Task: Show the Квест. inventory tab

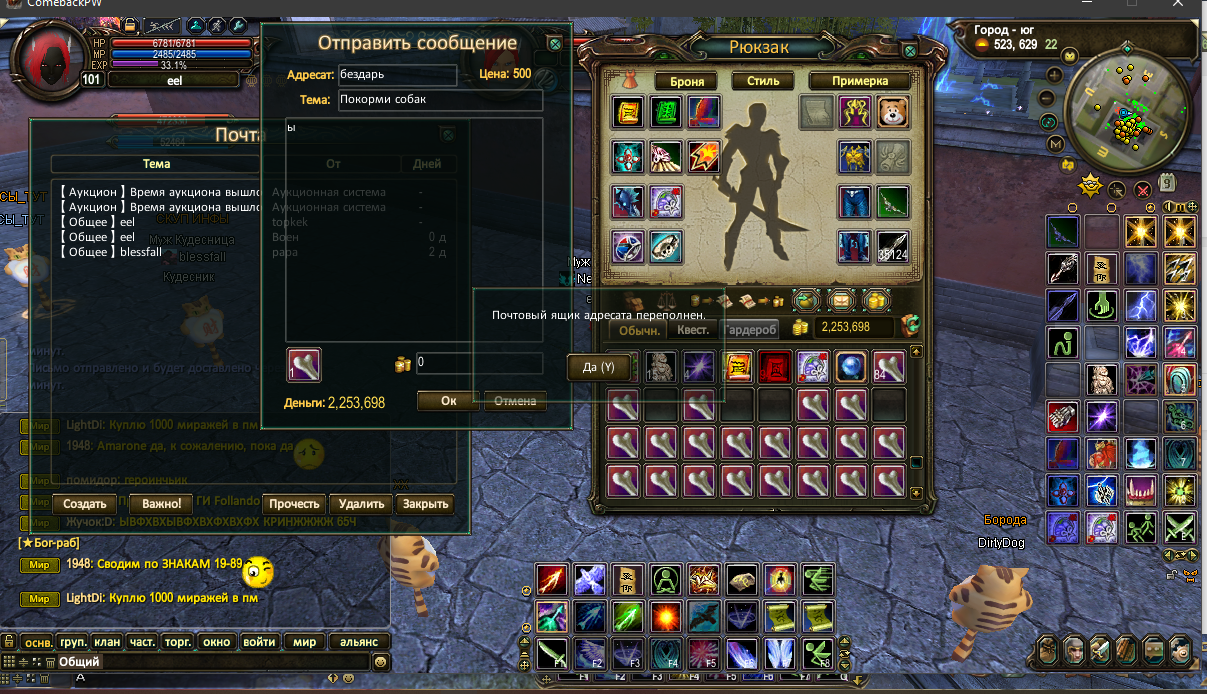Action: point(693,330)
